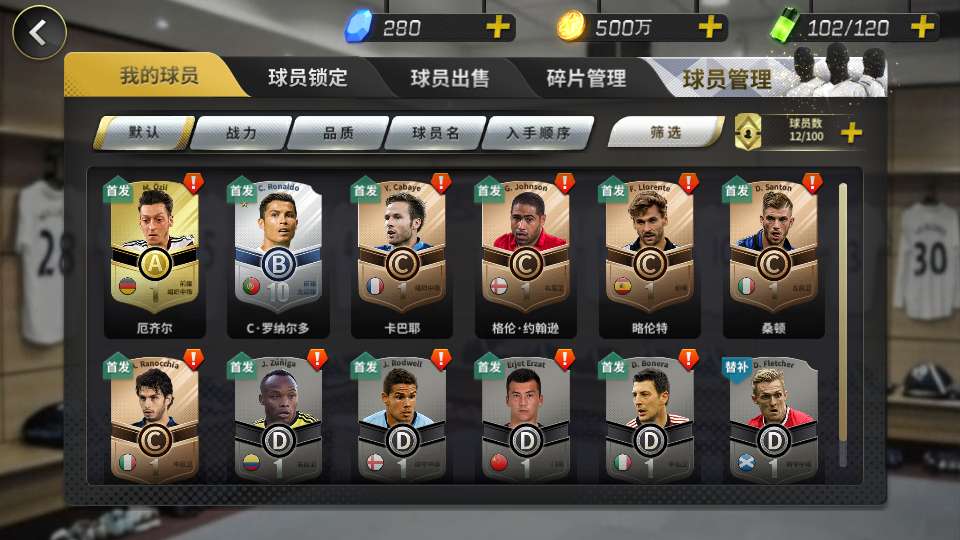
Task: Sort players by 品质
Action: click(x=338, y=132)
